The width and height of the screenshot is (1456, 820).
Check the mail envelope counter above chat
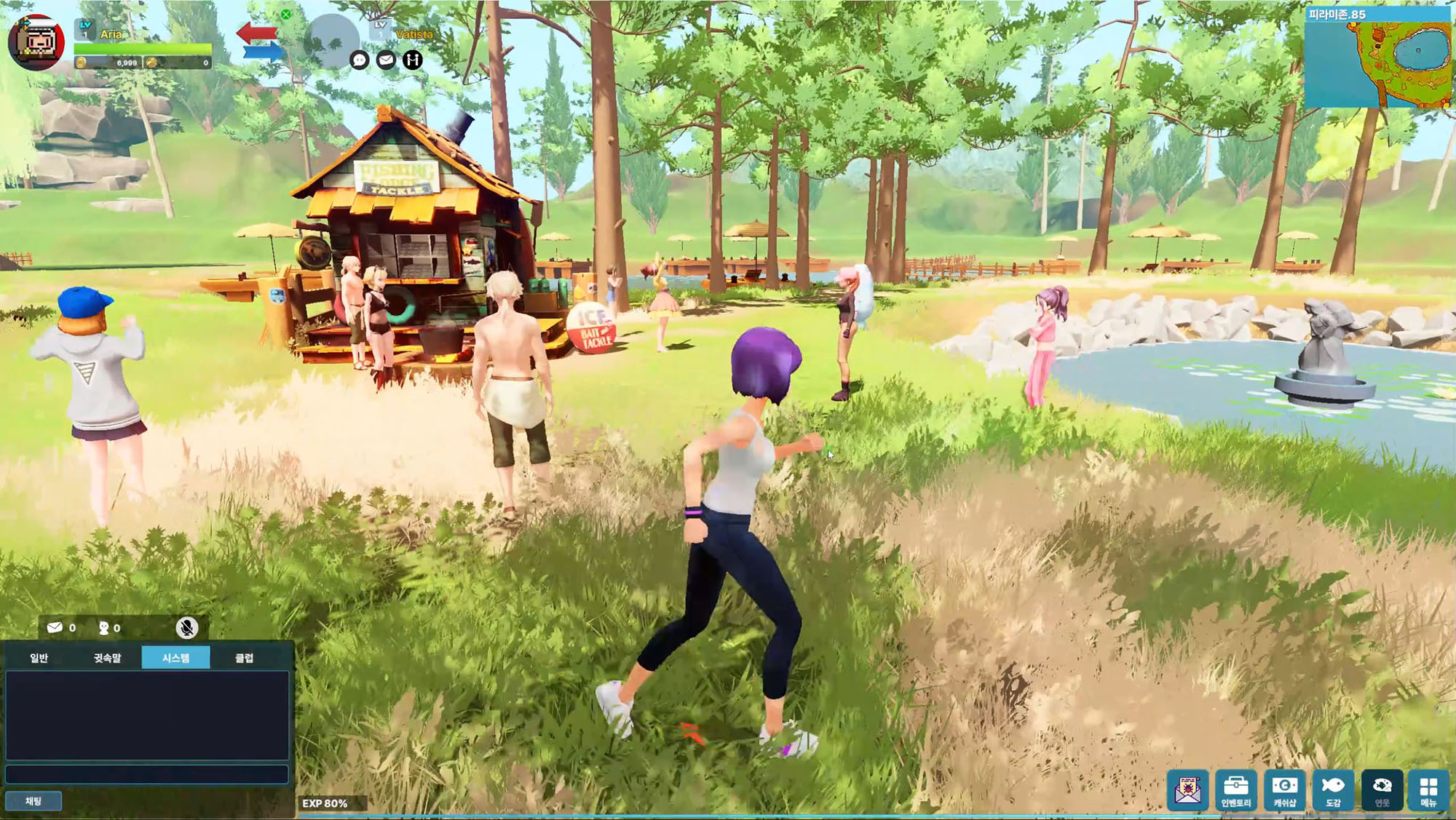point(55,627)
